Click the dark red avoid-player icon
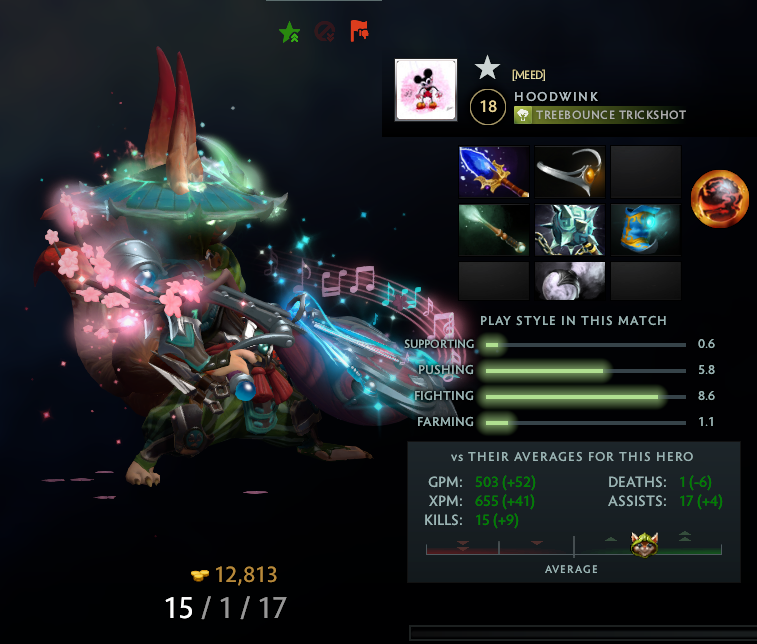Screen dimensions: 757x644 tap(324, 32)
